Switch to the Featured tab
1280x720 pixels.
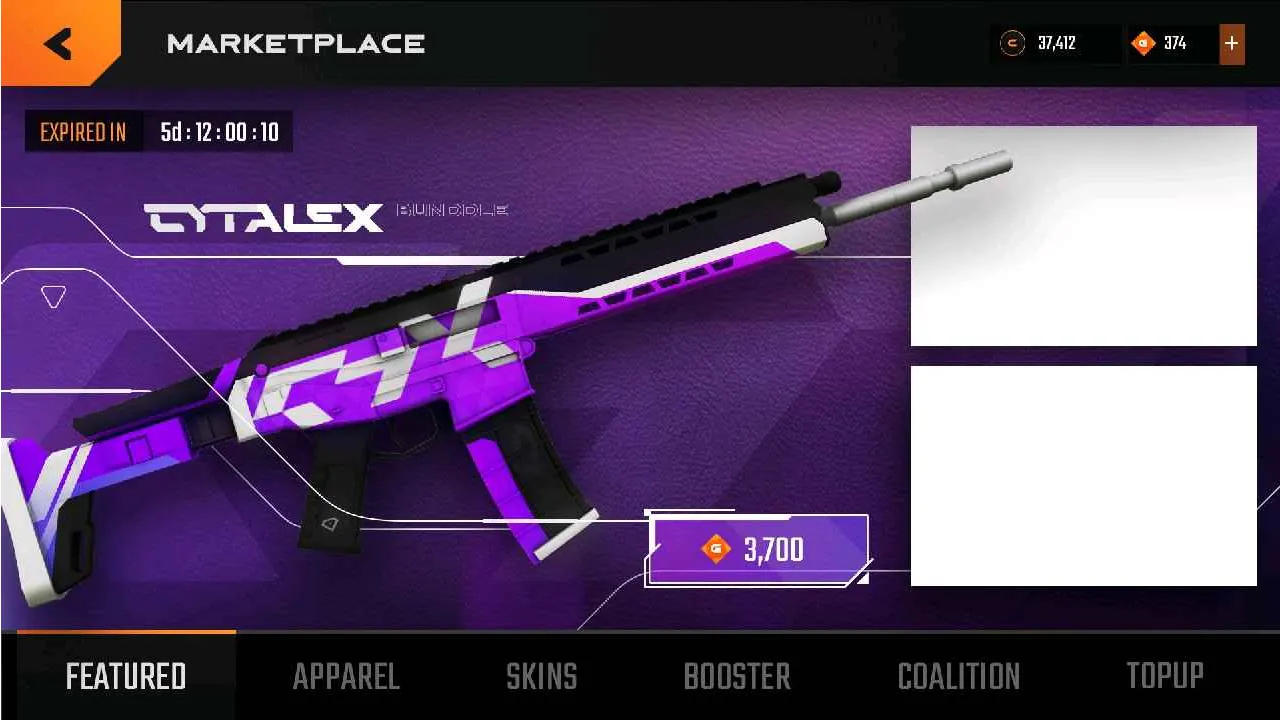[x=126, y=677]
